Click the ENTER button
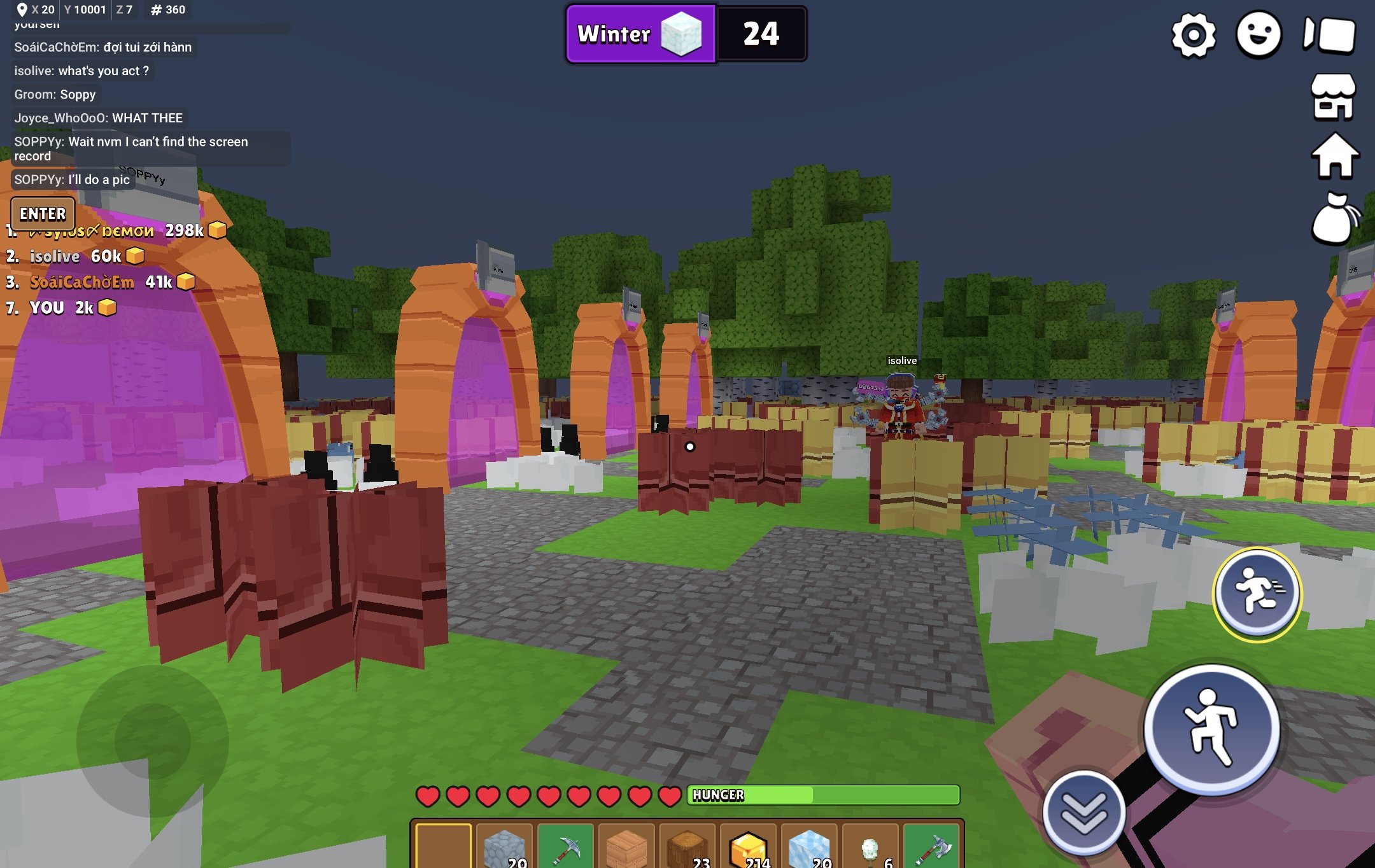Image resolution: width=1375 pixels, height=868 pixels. pyautogui.click(x=43, y=214)
